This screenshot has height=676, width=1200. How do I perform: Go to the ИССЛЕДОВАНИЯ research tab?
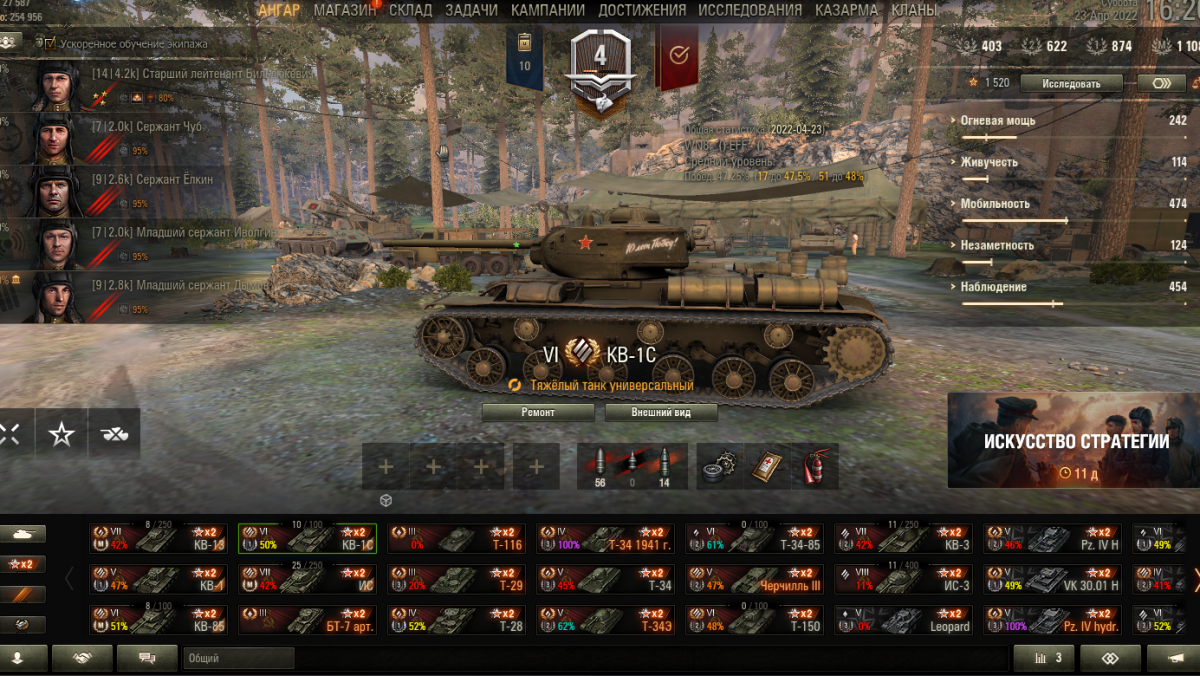pos(750,10)
